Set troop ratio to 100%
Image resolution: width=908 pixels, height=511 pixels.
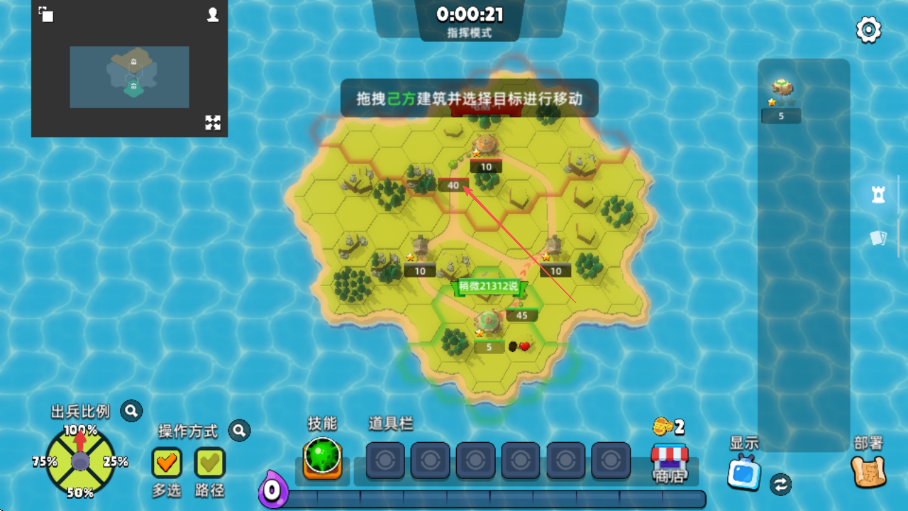[x=80, y=431]
